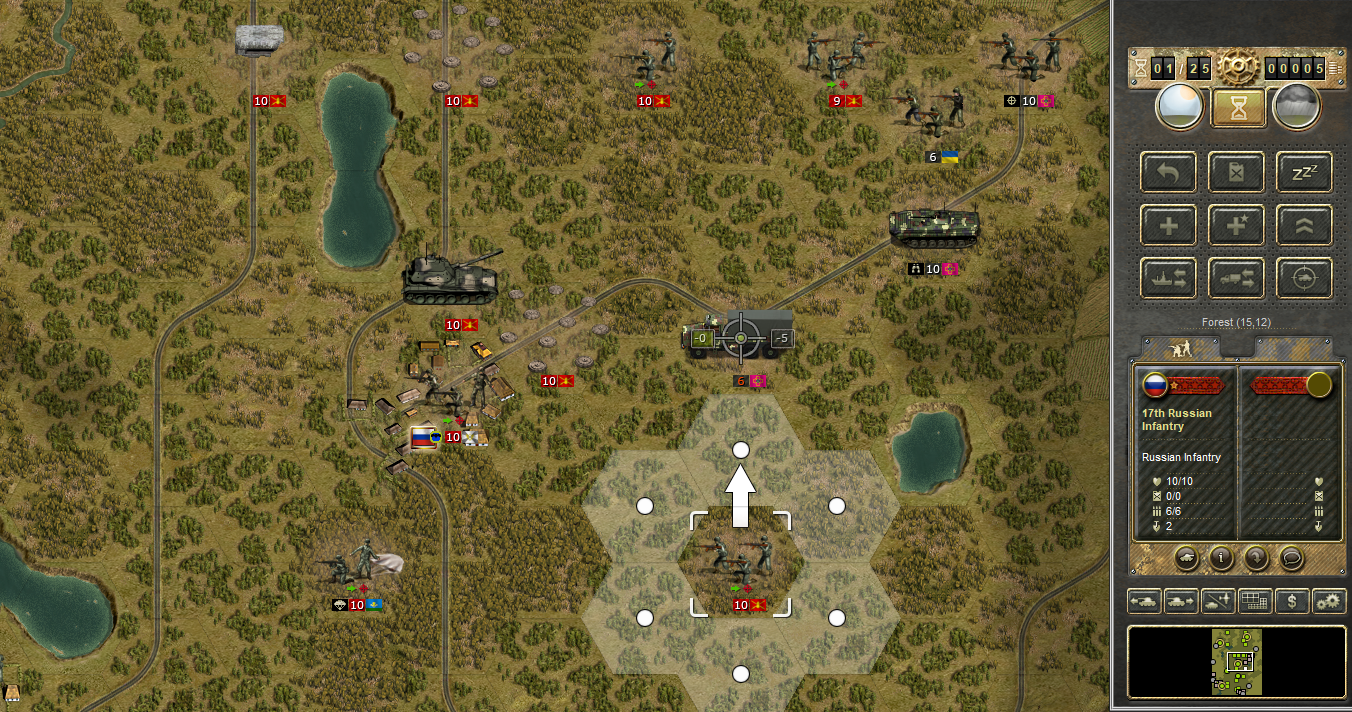The image size is (1352, 712).
Task: Undo the last move with the arrow button
Action: click(x=1167, y=172)
